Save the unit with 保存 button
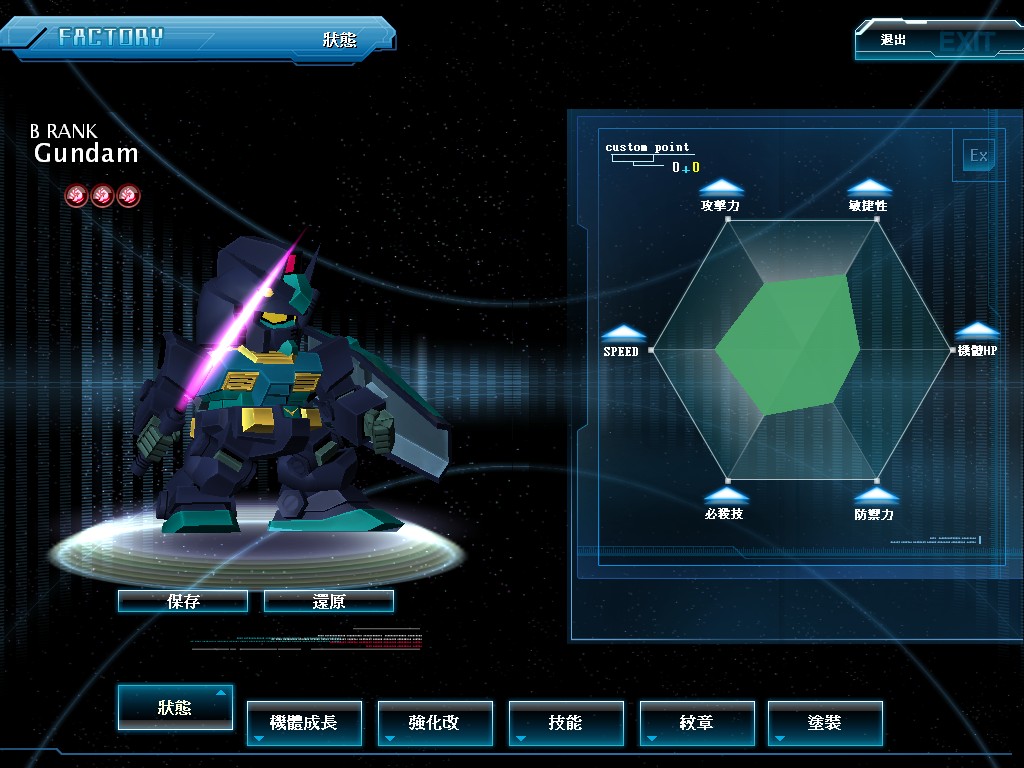 (x=183, y=601)
